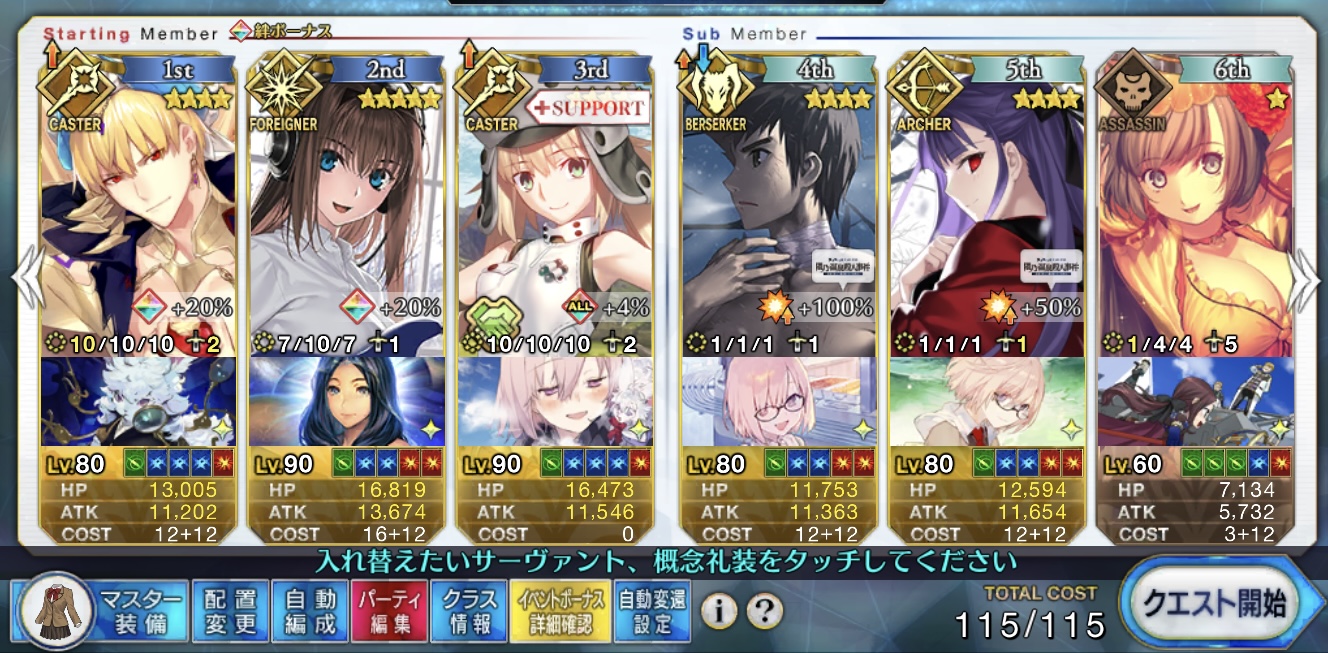Open パーティ編集 party edit
The width and height of the screenshot is (1328, 653).
(x=389, y=611)
